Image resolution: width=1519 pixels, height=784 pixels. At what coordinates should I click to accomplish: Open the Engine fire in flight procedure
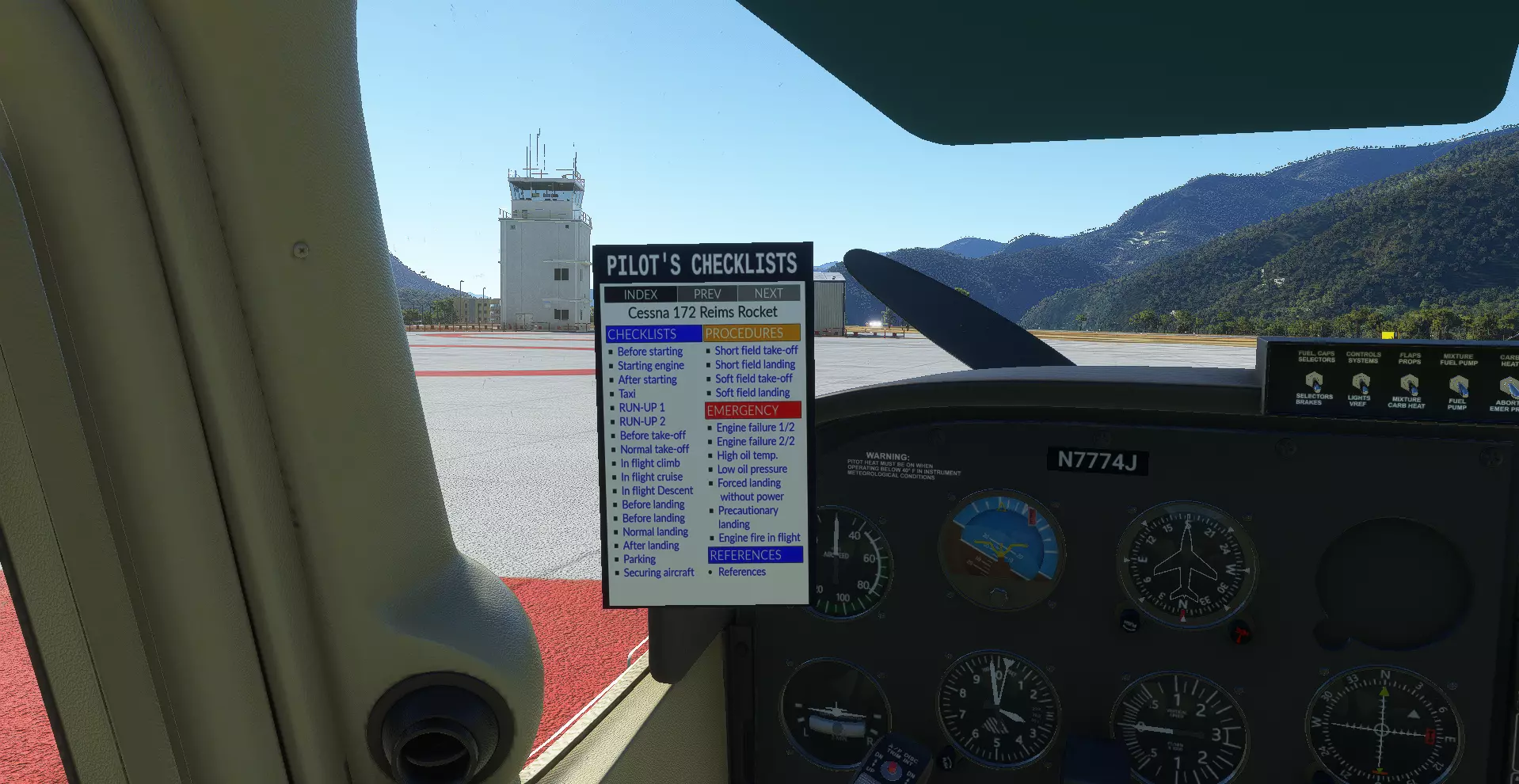coord(759,538)
